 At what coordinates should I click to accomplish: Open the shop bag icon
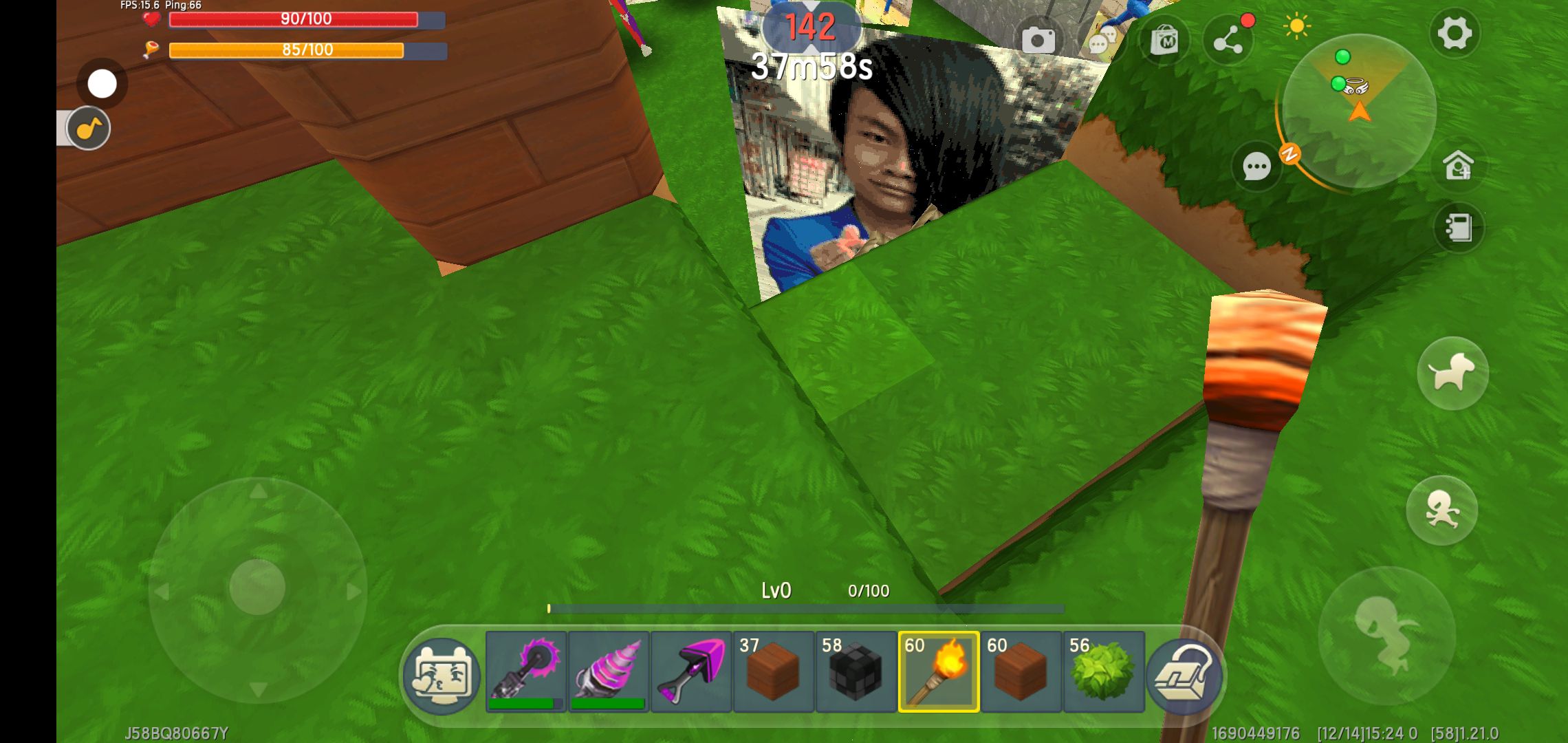tap(1165, 41)
